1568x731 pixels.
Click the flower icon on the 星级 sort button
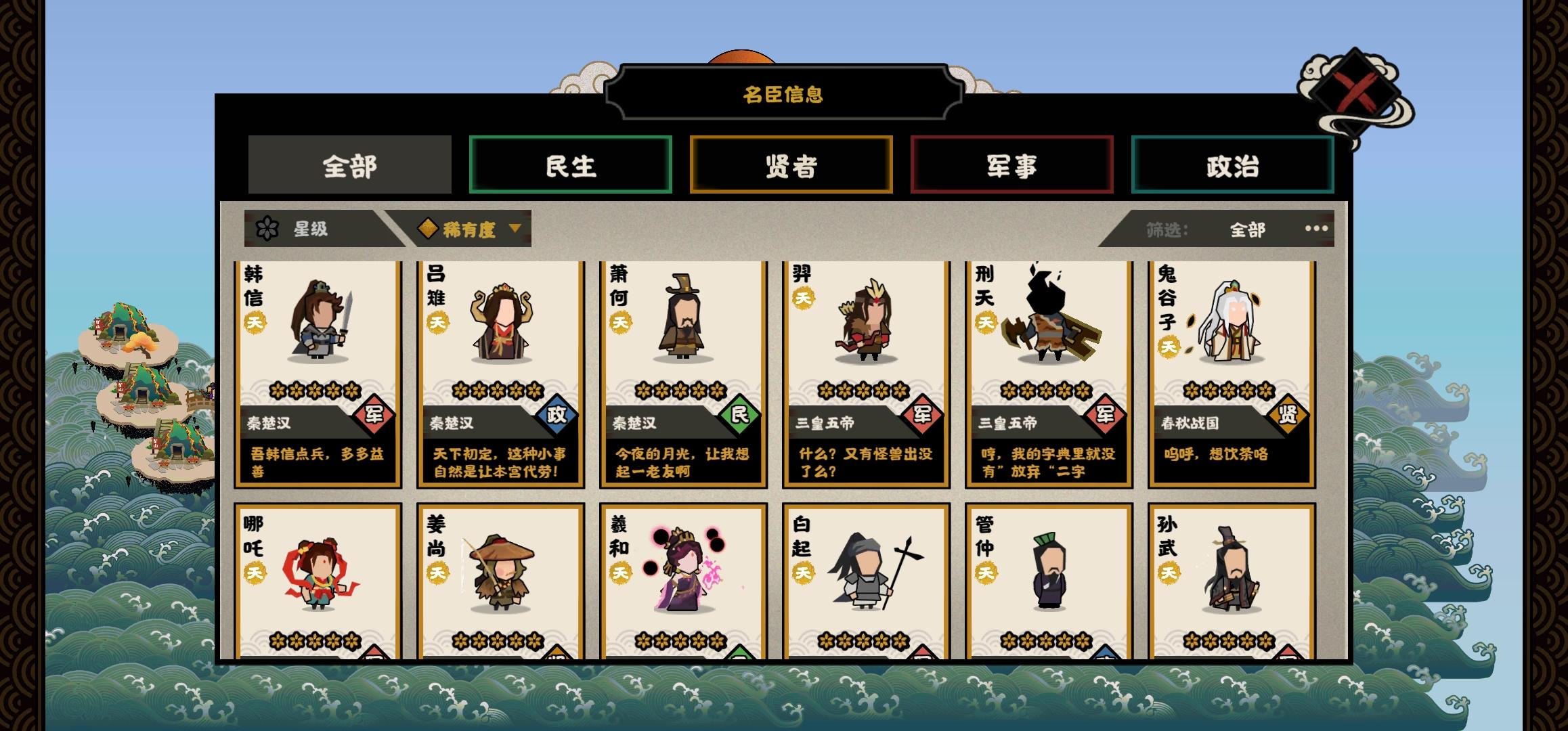point(269,229)
